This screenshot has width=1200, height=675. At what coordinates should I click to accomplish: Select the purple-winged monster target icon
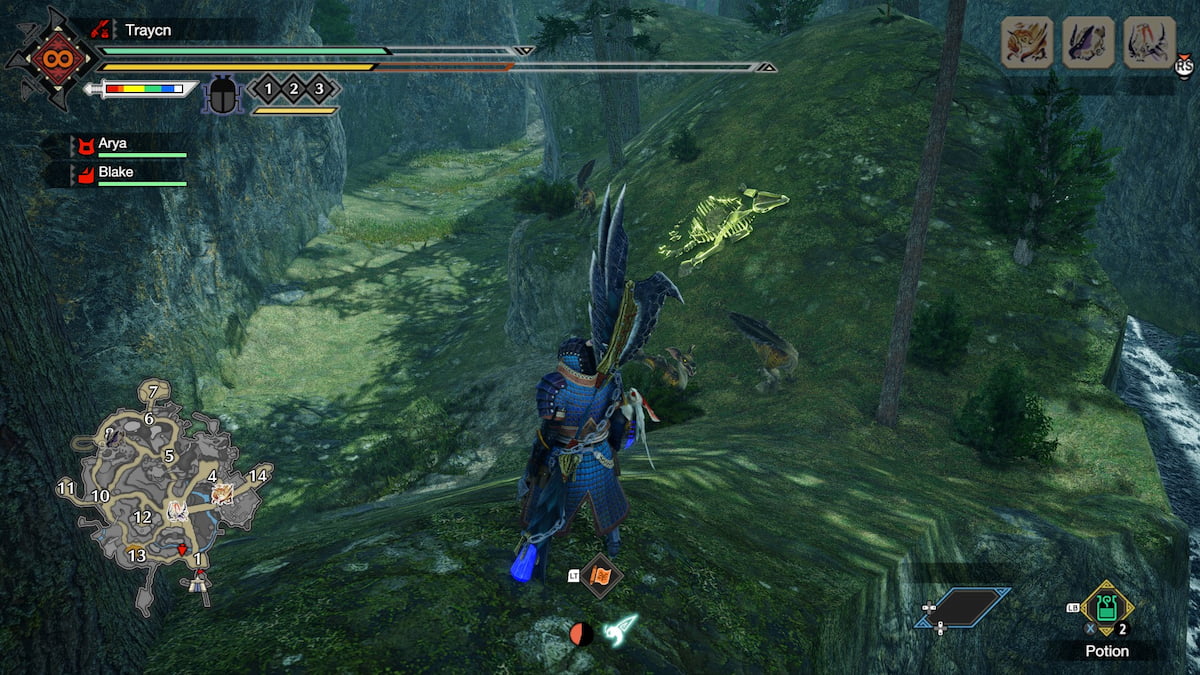click(x=1088, y=43)
